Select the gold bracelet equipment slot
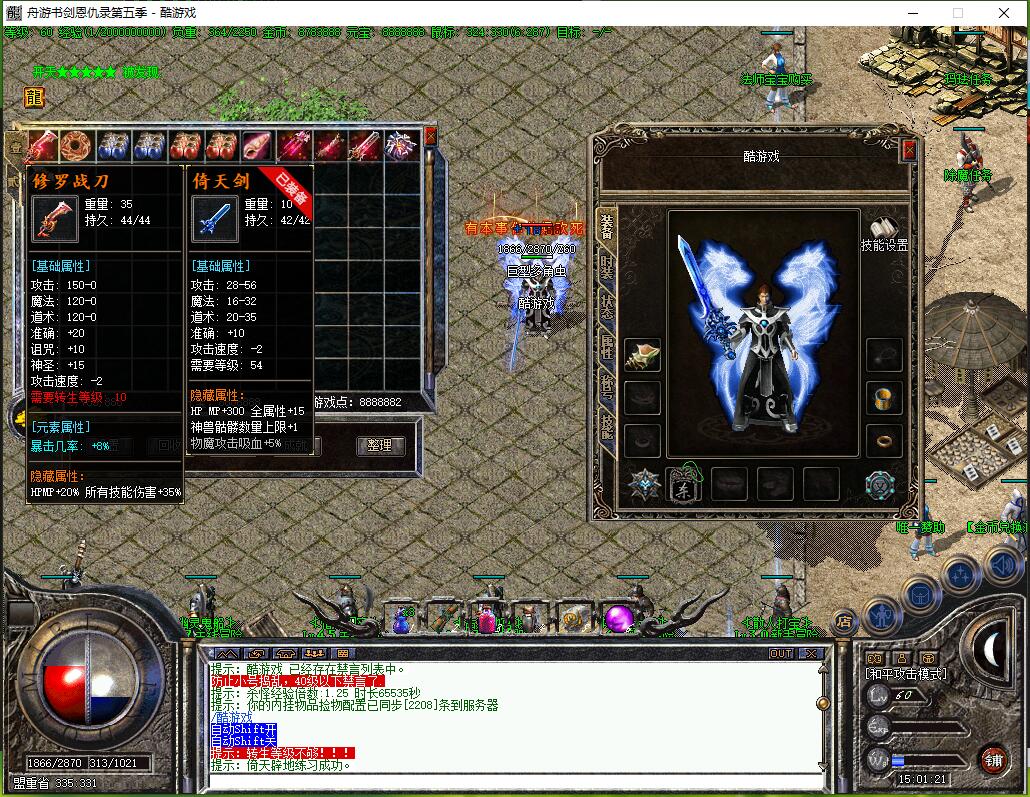 point(884,397)
